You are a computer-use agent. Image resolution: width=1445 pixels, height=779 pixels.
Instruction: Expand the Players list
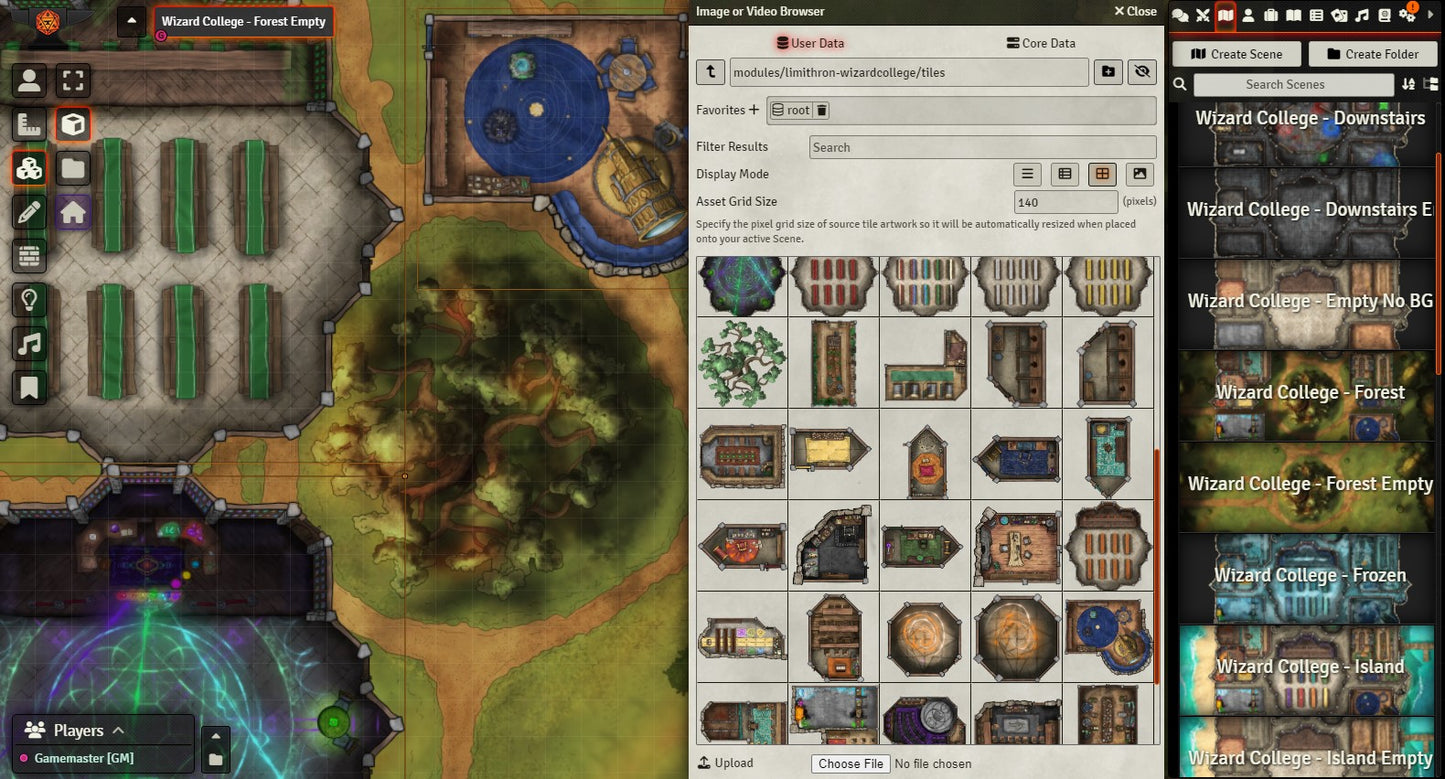118,730
